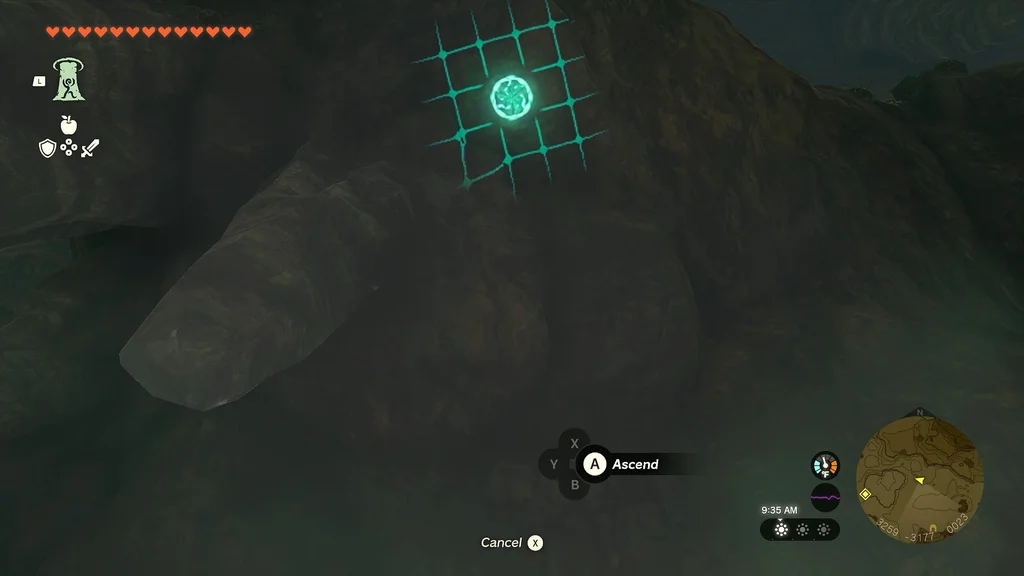
Task: Select the yellow diamond marker on minimap
Action: click(865, 494)
